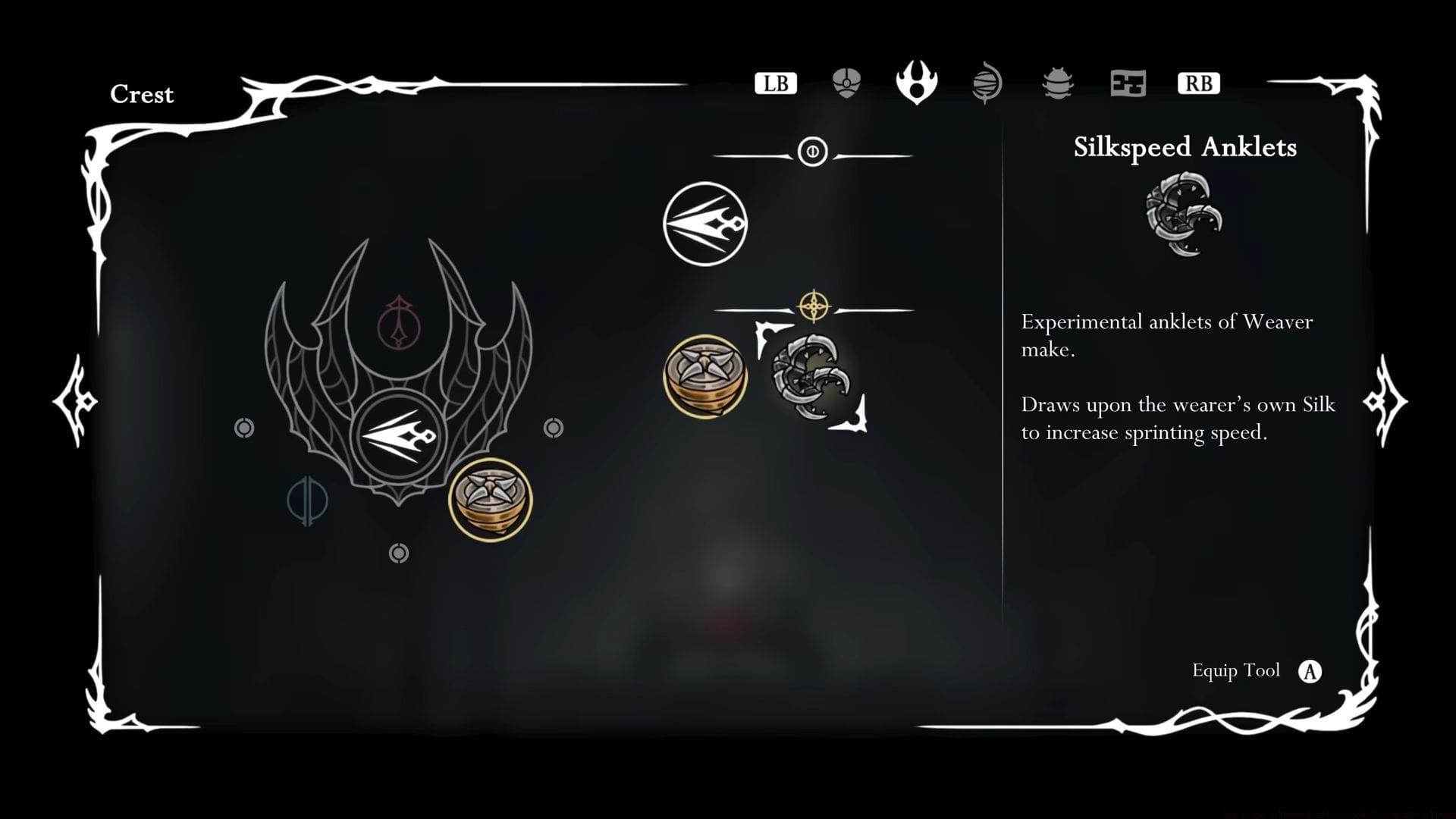Screen dimensions: 1456x819
Task: Open the mask inventory tab
Action: (x=845, y=83)
